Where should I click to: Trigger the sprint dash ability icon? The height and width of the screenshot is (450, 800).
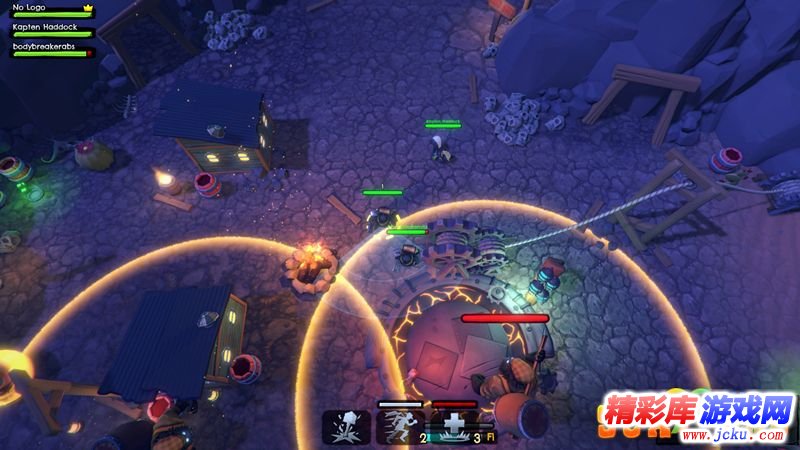tap(400, 427)
